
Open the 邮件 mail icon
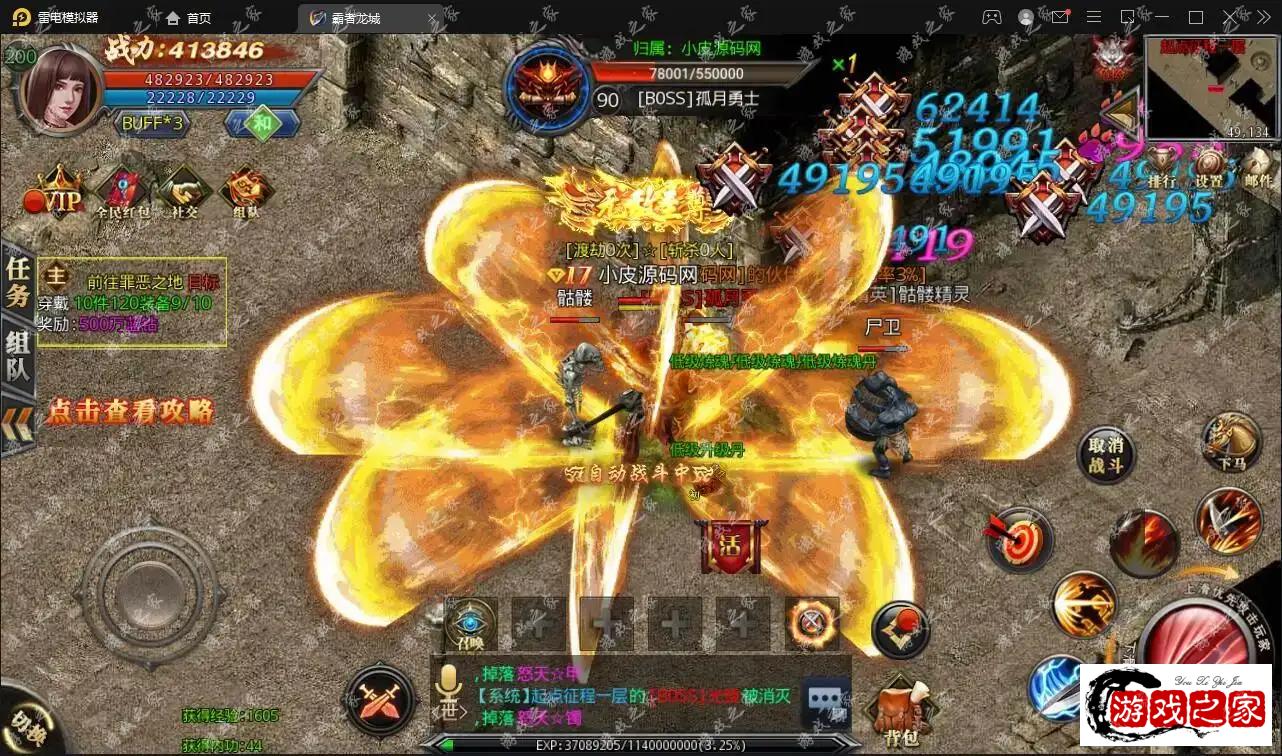pos(1258,167)
